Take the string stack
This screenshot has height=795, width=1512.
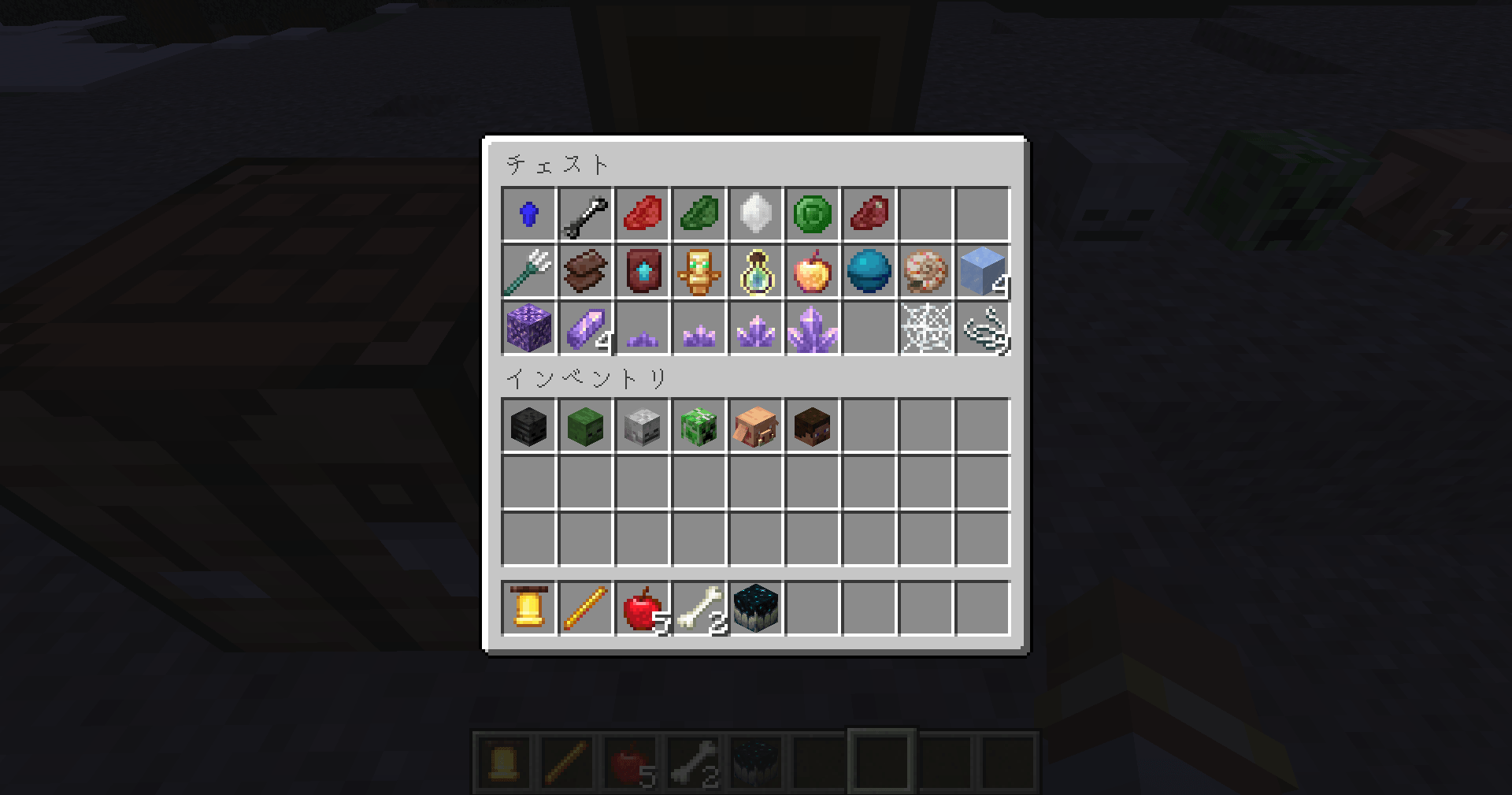983,329
